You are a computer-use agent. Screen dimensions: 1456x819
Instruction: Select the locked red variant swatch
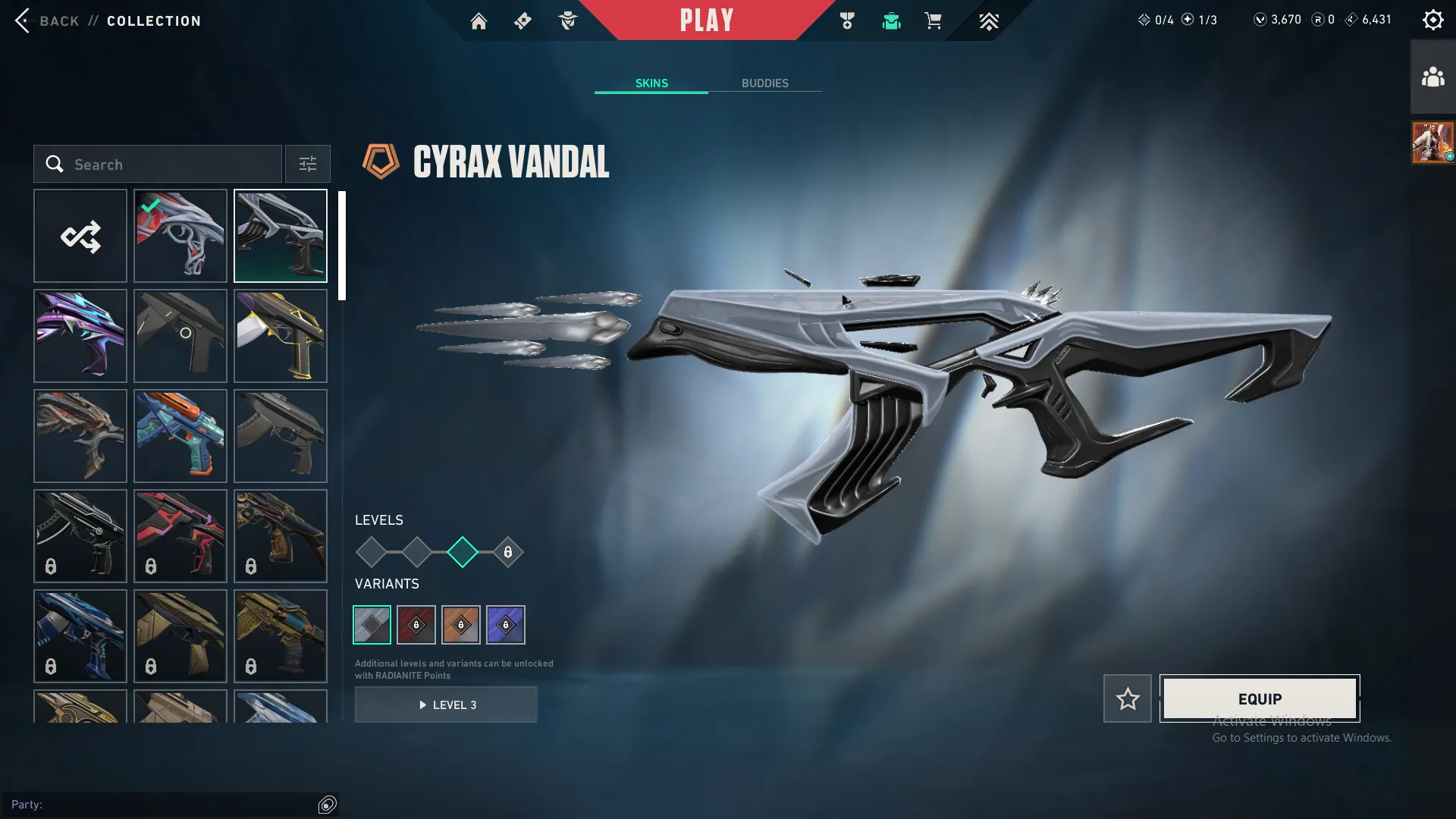(x=416, y=624)
